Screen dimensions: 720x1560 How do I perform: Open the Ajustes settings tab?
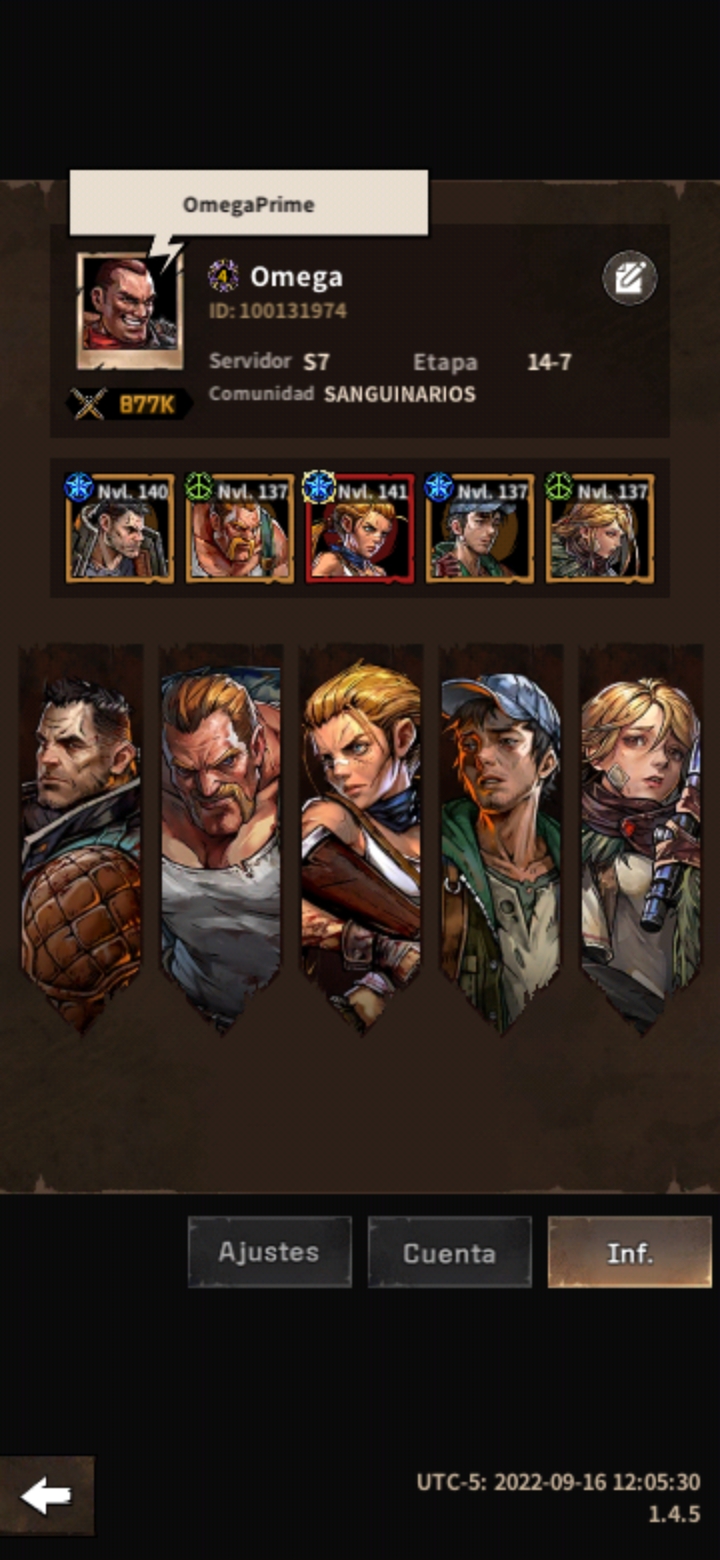click(269, 1252)
